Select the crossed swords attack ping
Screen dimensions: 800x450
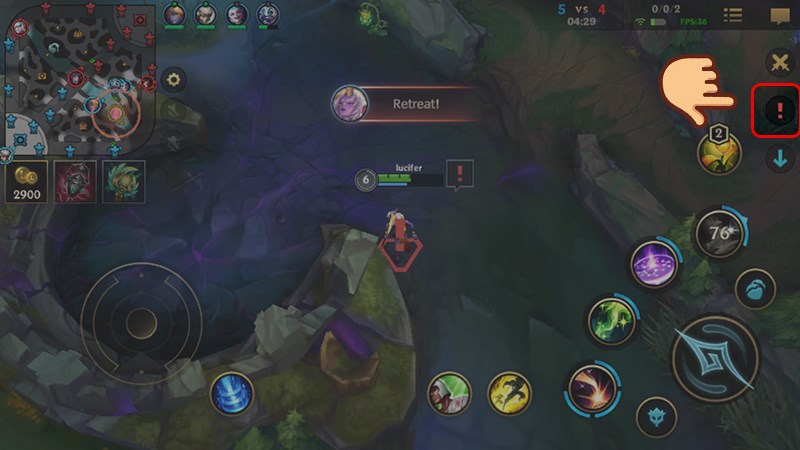point(779,63)
